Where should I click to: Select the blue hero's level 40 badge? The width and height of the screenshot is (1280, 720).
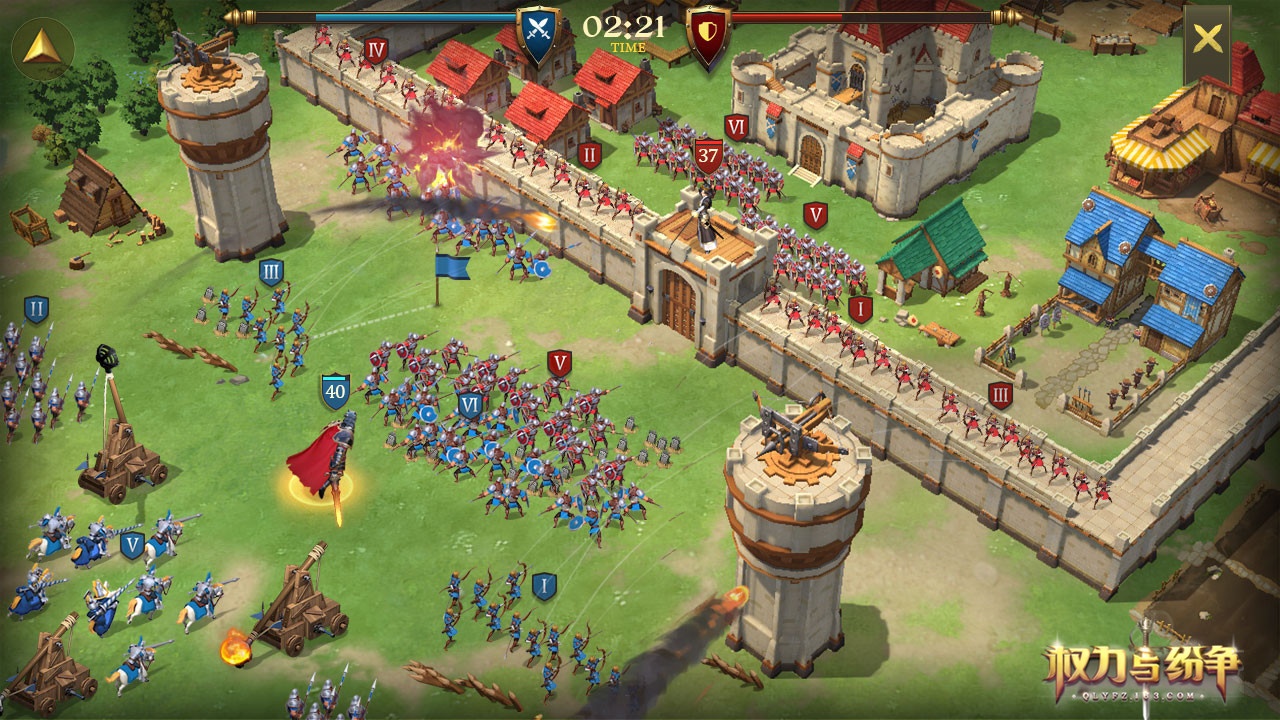335,391
